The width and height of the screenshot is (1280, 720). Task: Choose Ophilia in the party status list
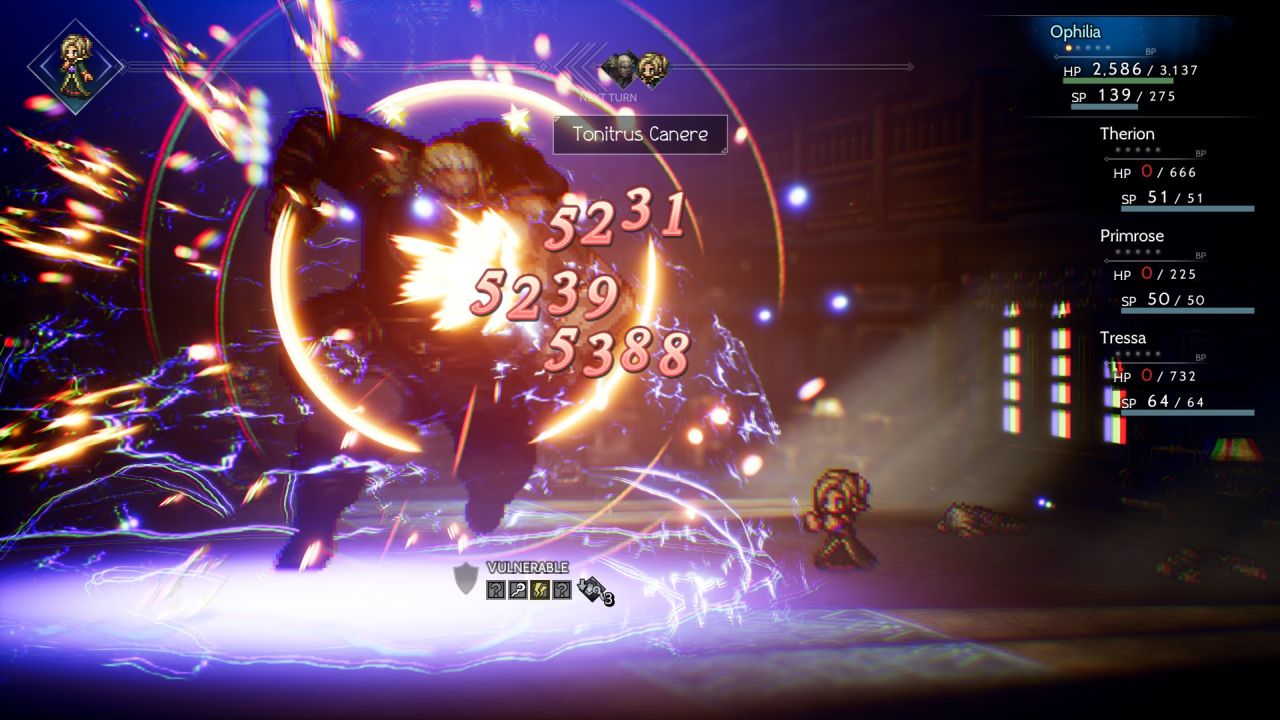click(x=1075, y=32)
